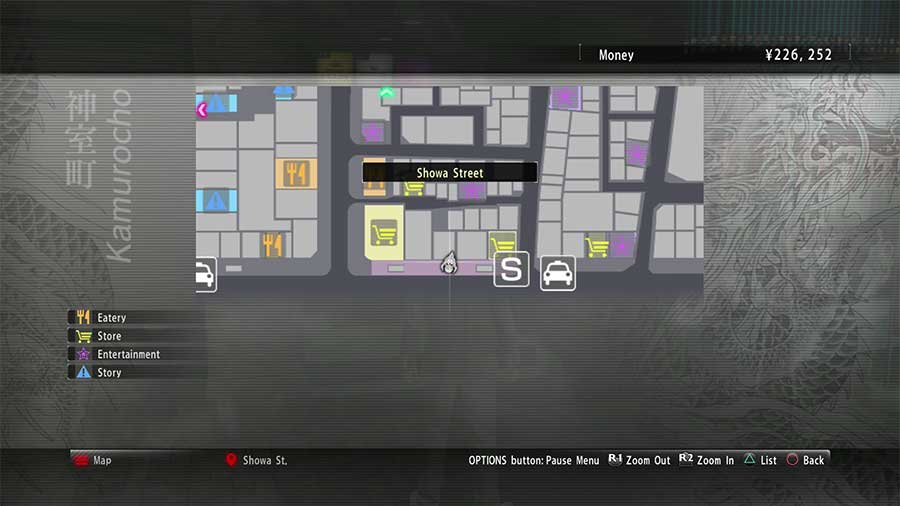Click the white S marker on the map

click(512, 270)
